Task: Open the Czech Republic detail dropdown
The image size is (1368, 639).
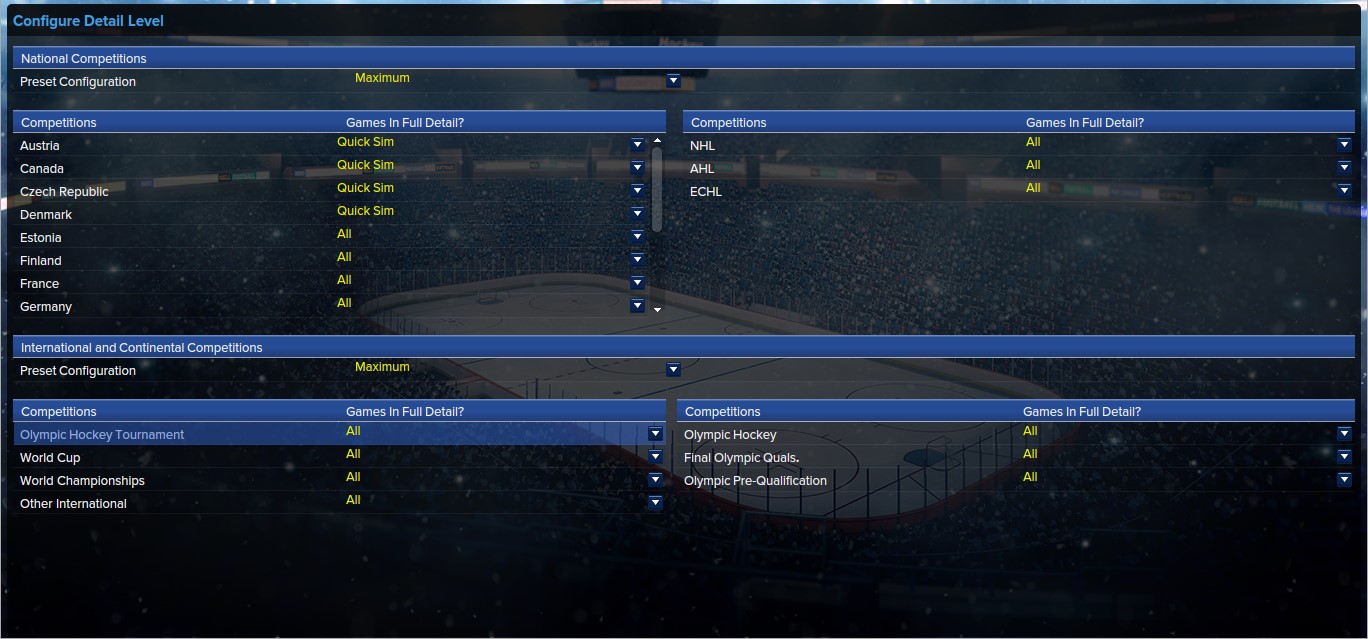Action: (637, 191)
